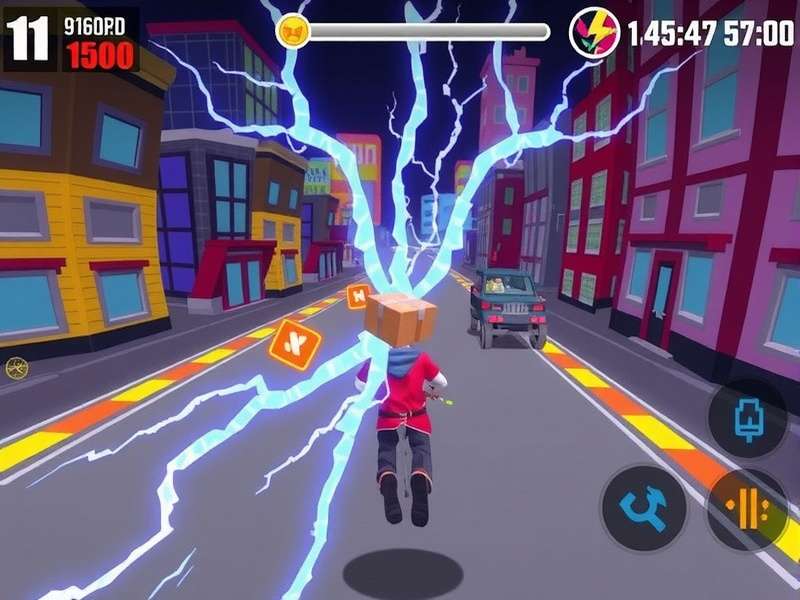Screen dimensions: 800x600
Task: Activate the blue hook-shaped ability button
Action: tap(644, 508)
